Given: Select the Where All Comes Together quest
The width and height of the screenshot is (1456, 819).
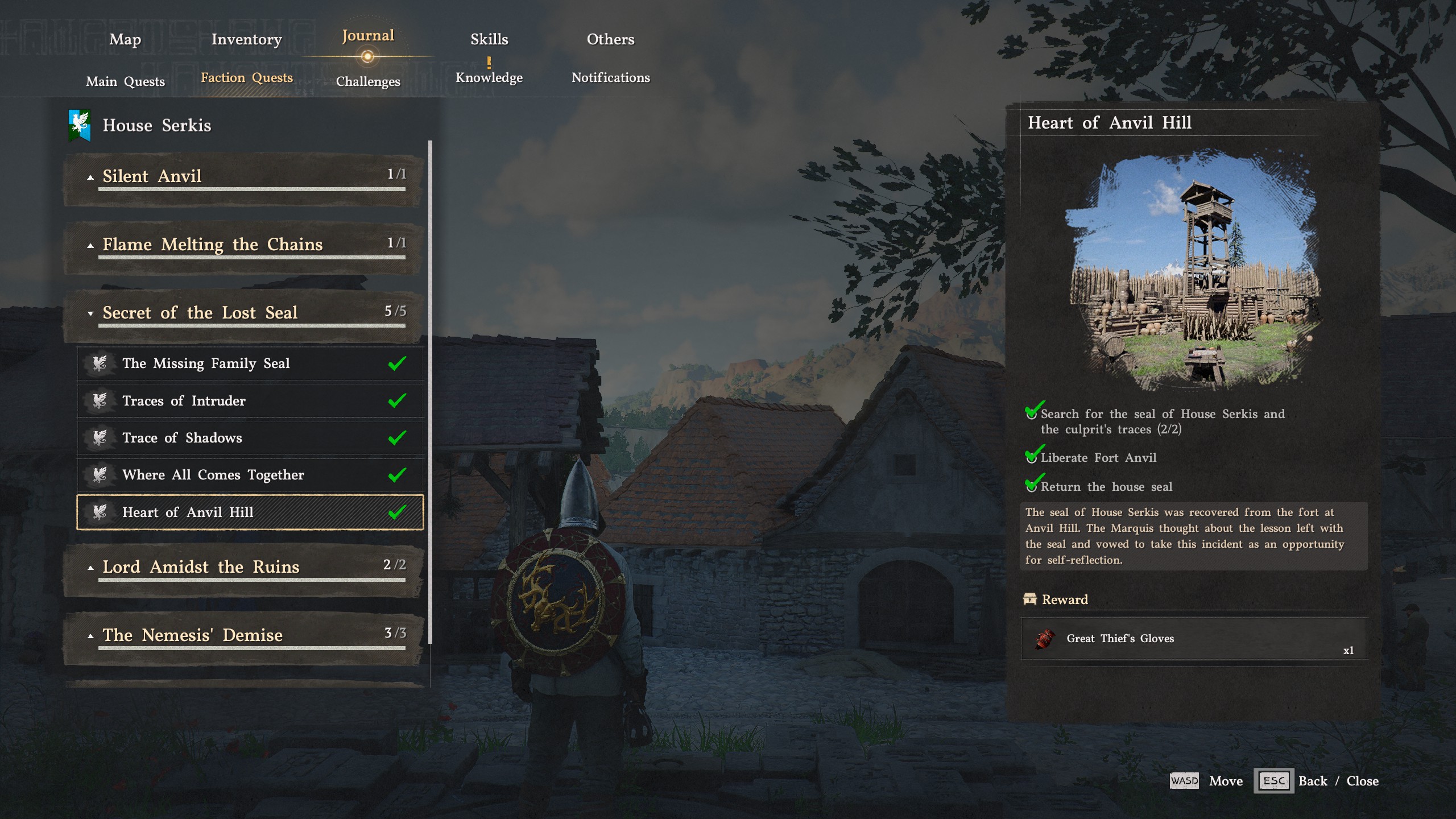Looking at the screenshot, I should (x=214, y=474).
